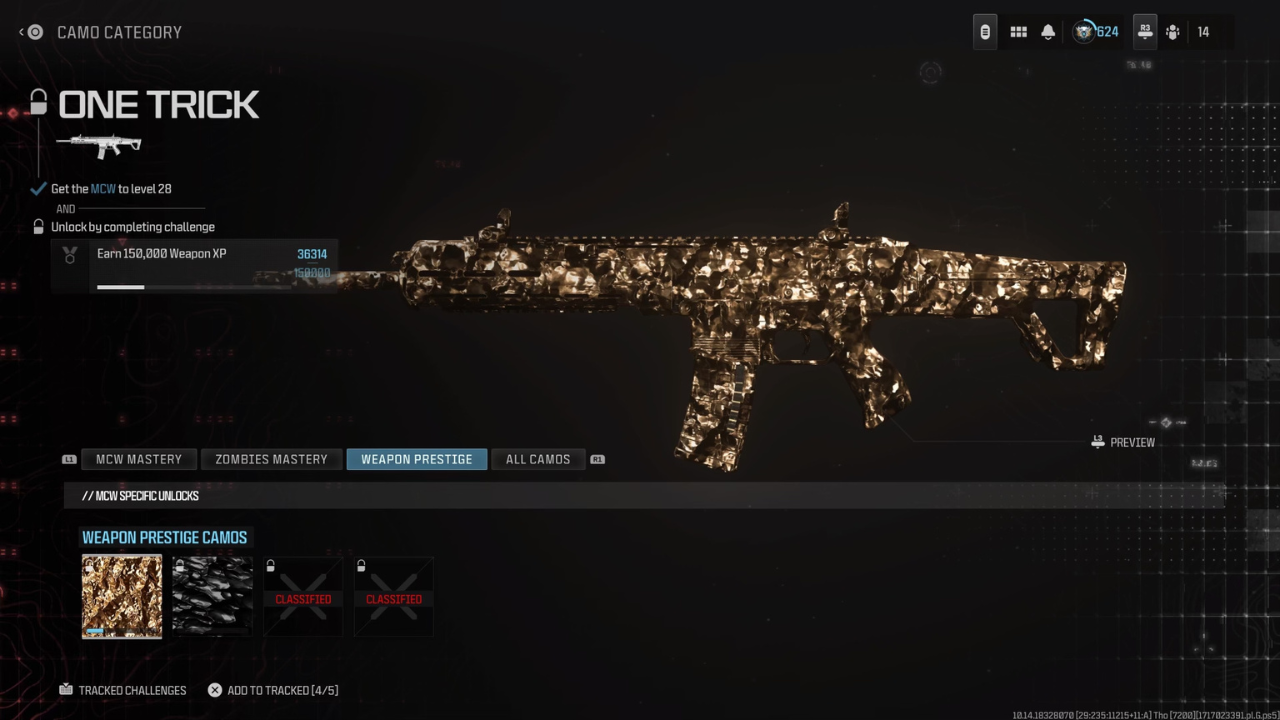Click the MCW weapon link in the challenge text
The width and height of the screenshot is (1280, 720).
pos(101,188)
